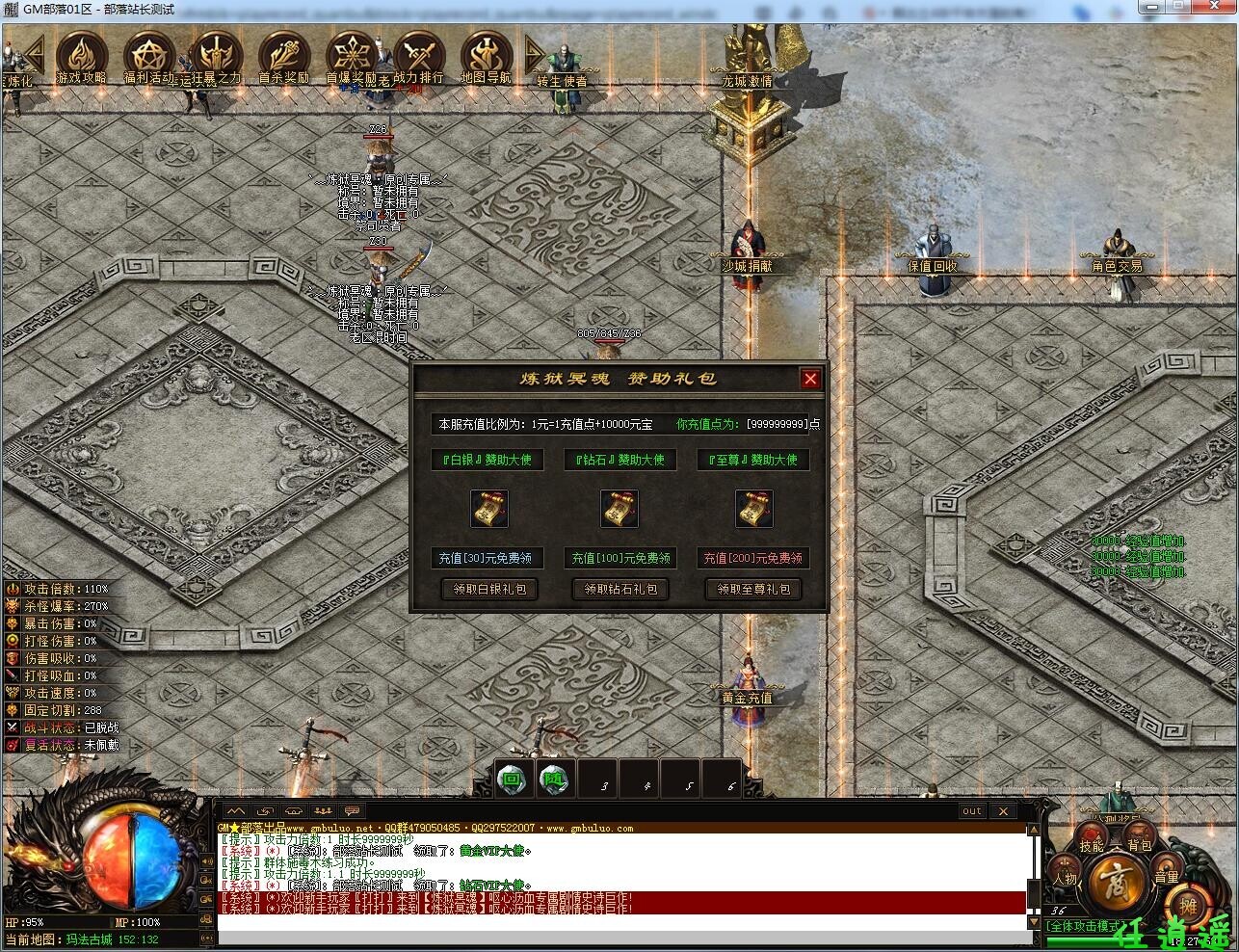Open the 游戏攻略 game guide icon

point(81,54)
